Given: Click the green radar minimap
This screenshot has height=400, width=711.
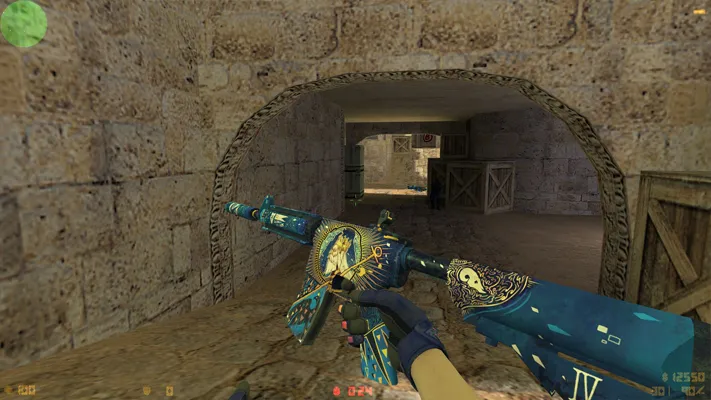Looking at the screenshot, I should pos(23,23).
